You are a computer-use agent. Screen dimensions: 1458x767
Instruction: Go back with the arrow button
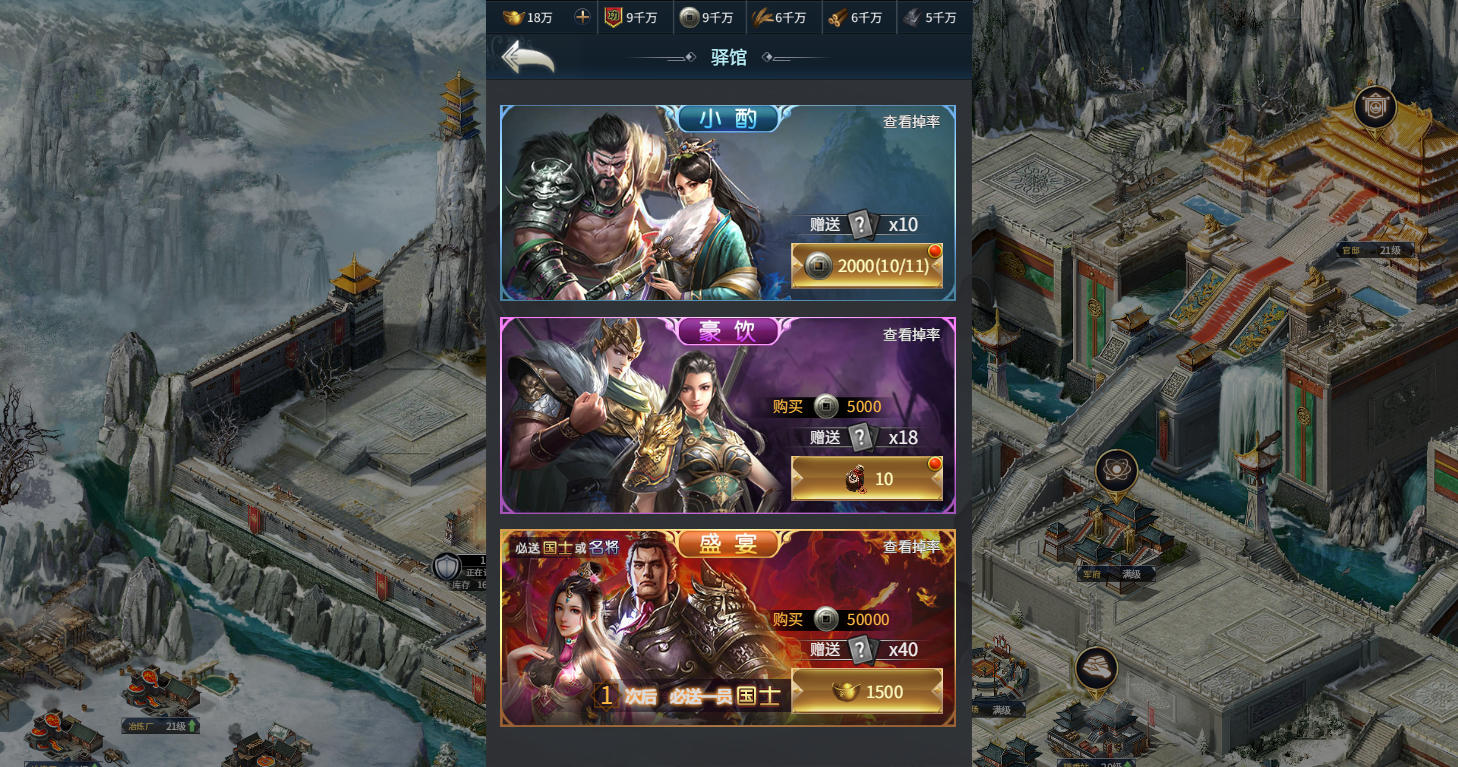[527, 58]
